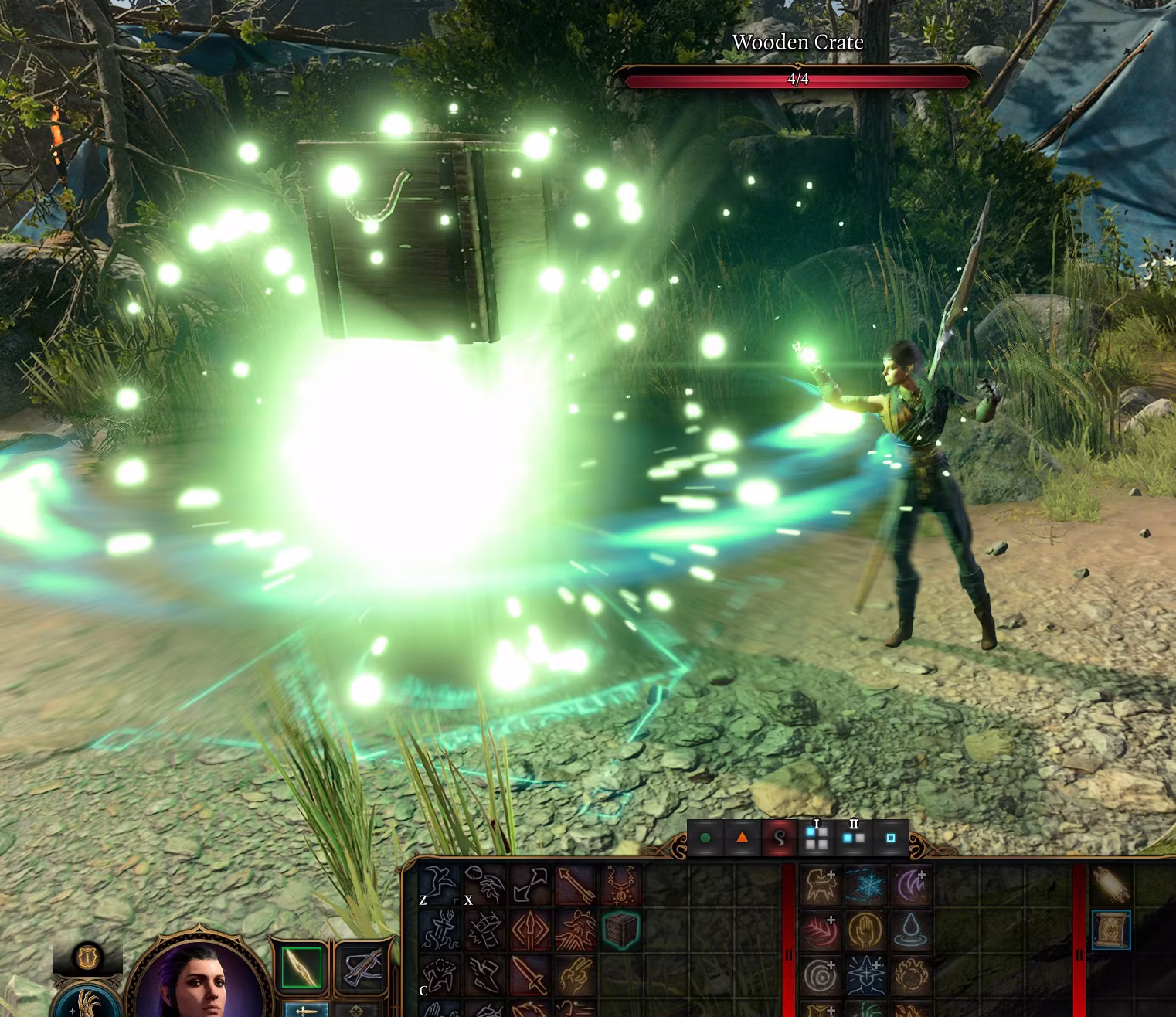Select the glowing spear melee weapon slot
The image size is (1176, 1017).
click(301, 966)
